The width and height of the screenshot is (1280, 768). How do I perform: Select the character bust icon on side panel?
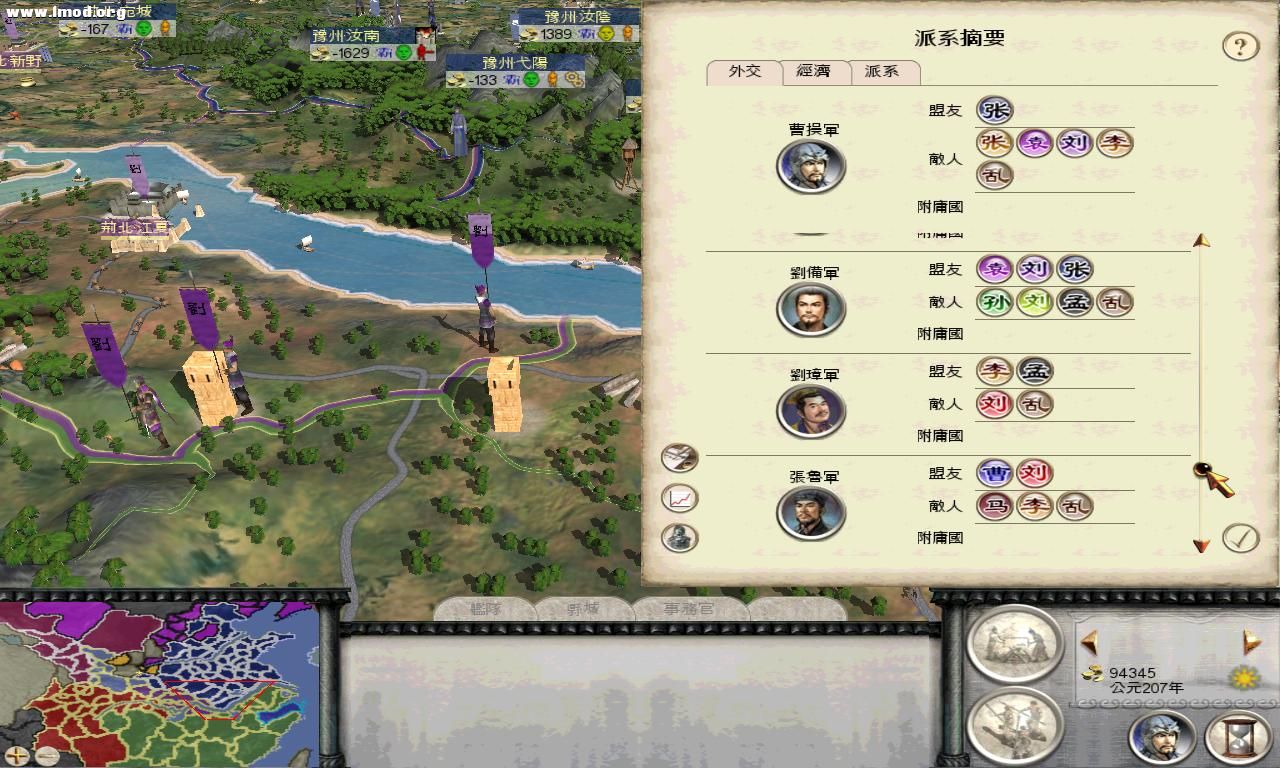point(679,537)
